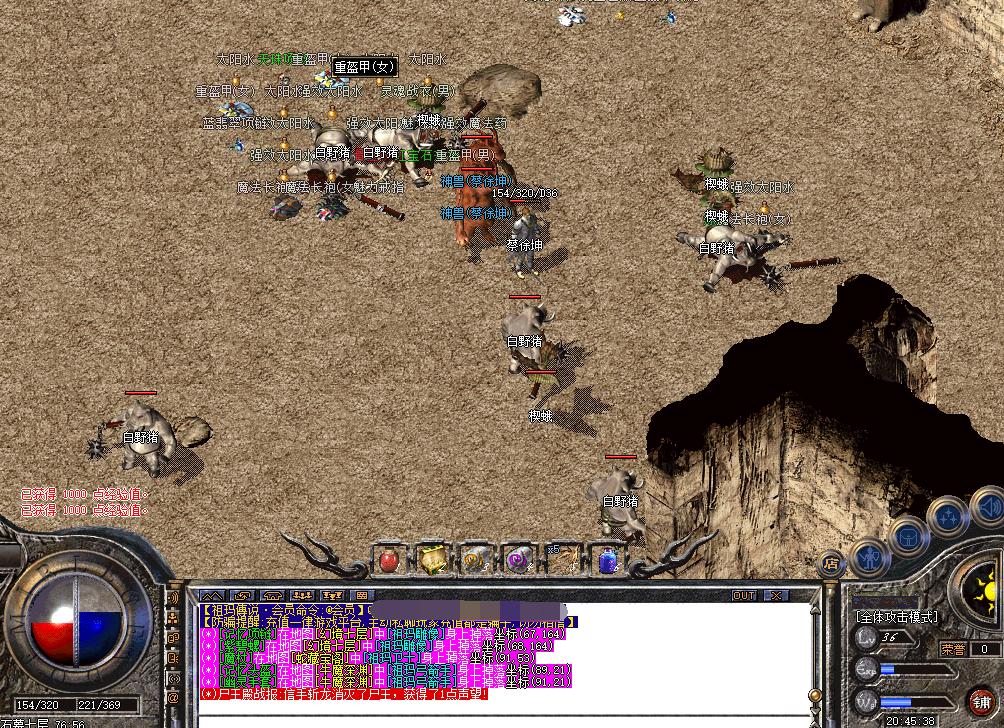Select the golden treasure chest belt slot
Screen dimensions: 1004x728
point(432,561)
